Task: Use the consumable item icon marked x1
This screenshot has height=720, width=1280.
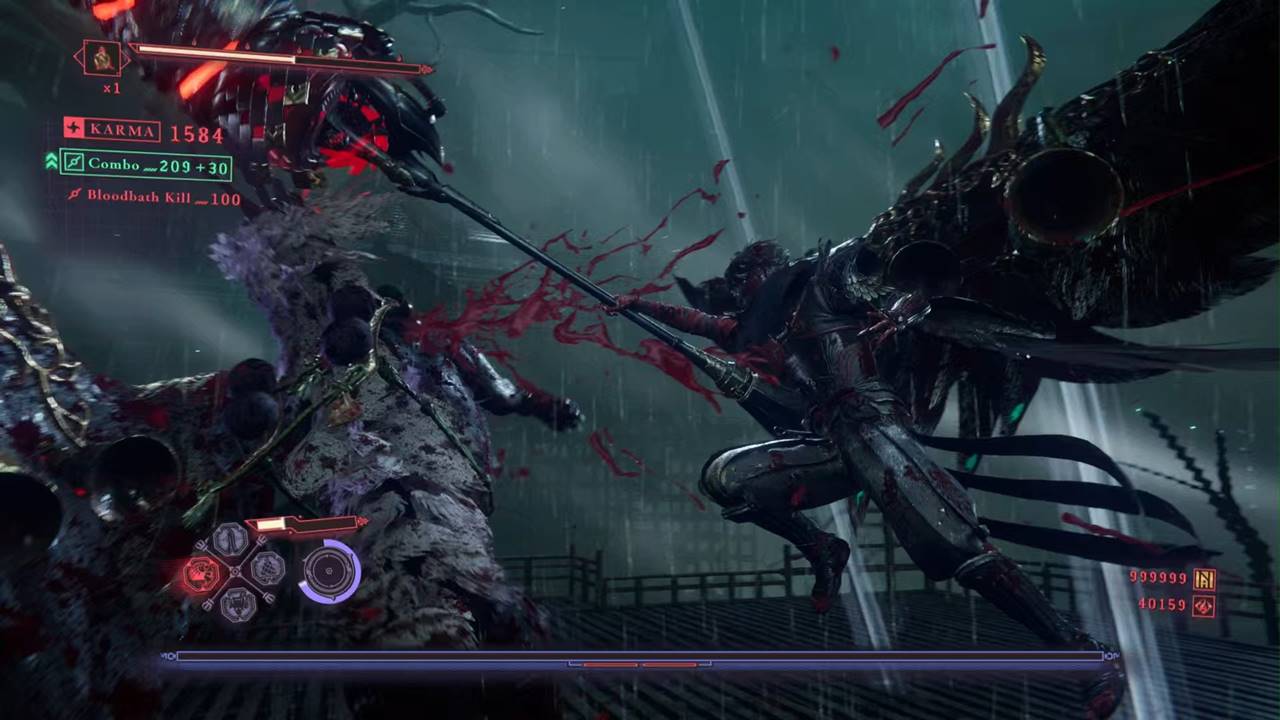Action: pyautogui.click(x=102, y=59)
